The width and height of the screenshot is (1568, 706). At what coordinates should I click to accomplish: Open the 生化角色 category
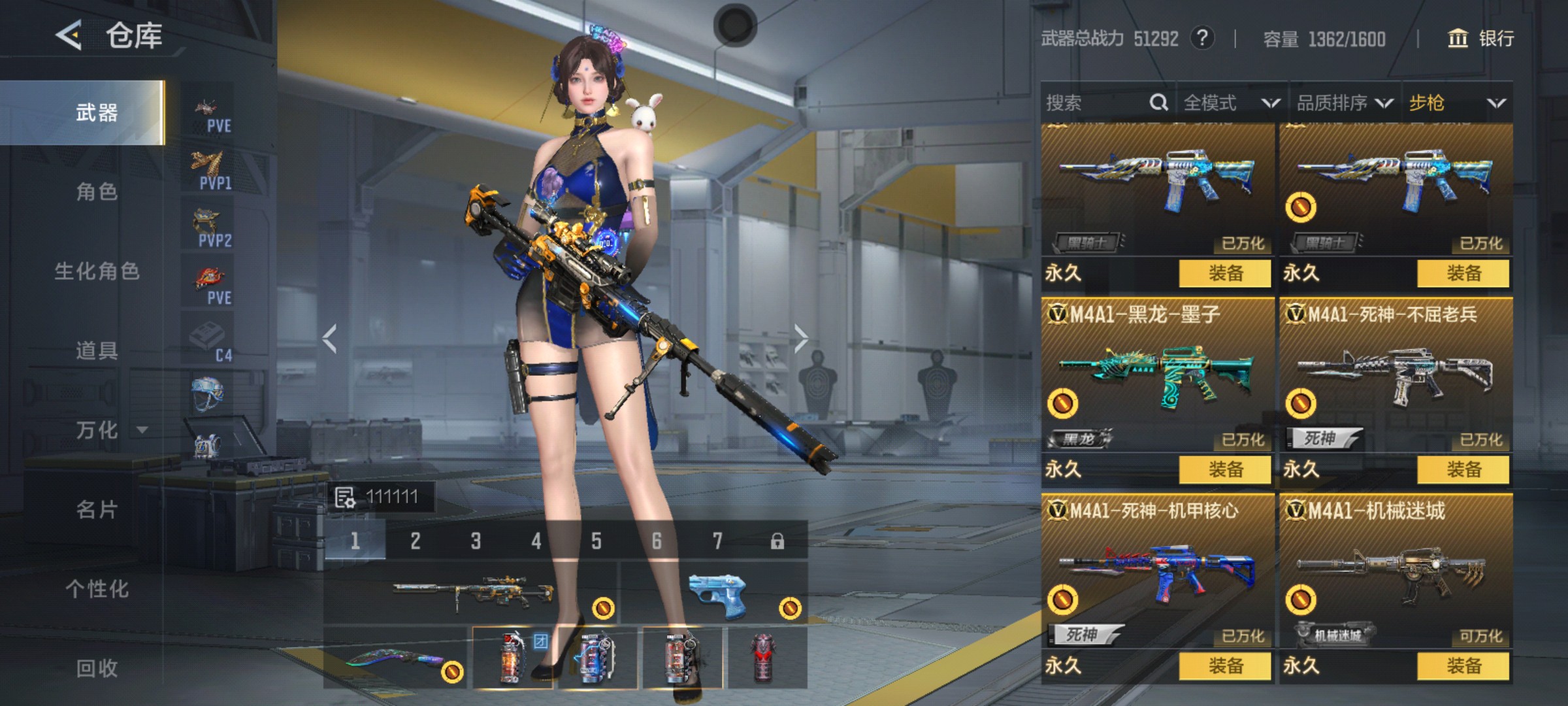(97, 271)
